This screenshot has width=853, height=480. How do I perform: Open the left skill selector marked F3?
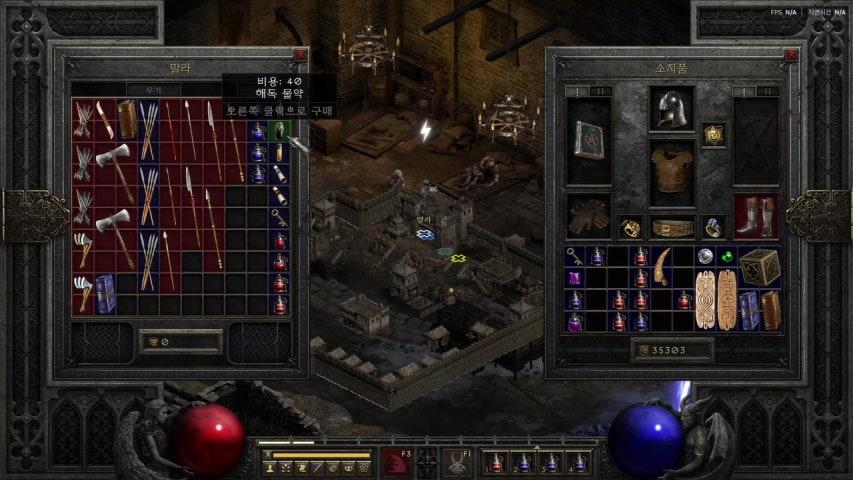[x=395, y=463]
